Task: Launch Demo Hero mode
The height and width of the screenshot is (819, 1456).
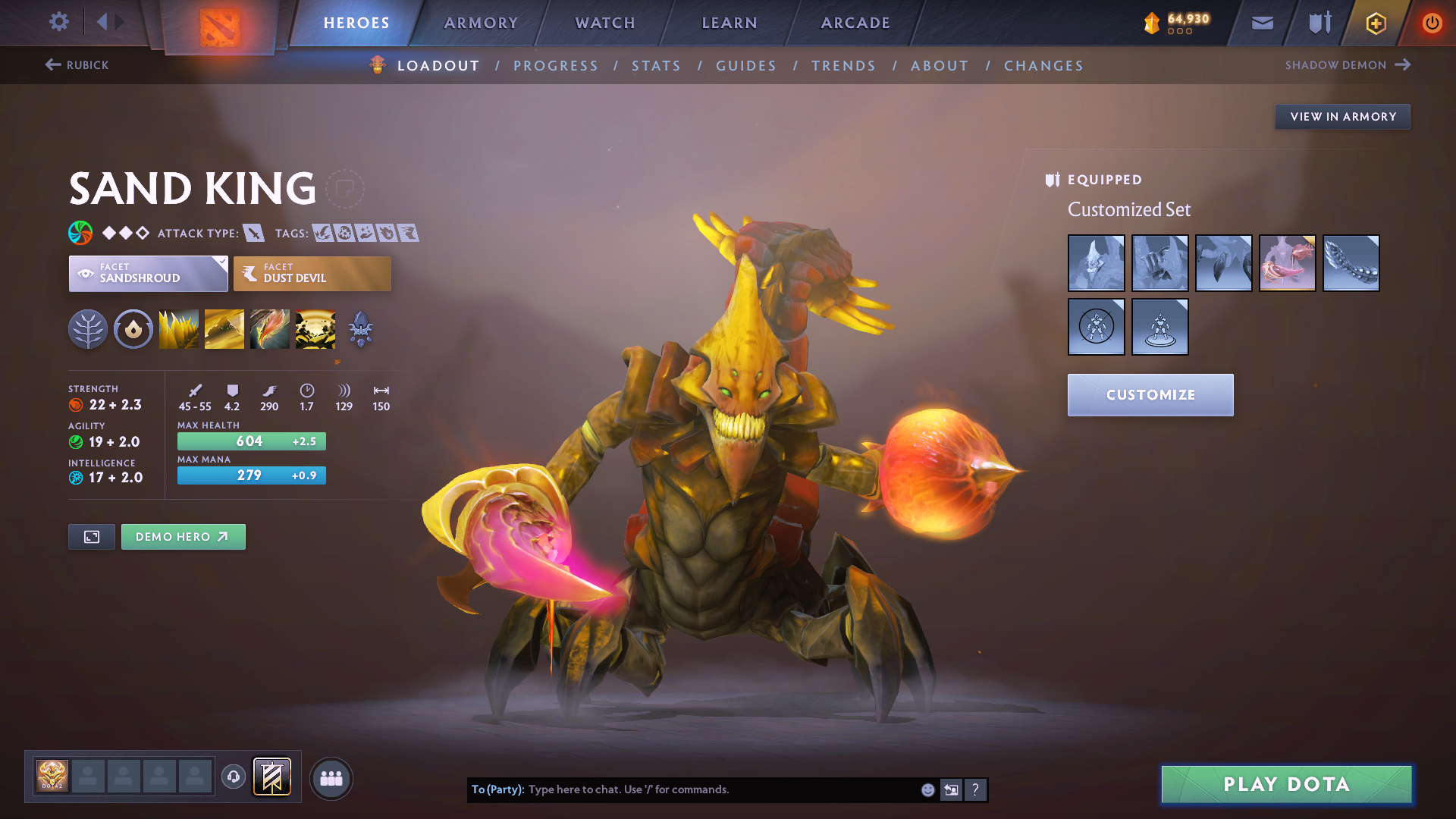Action: [x=183, y=537]
